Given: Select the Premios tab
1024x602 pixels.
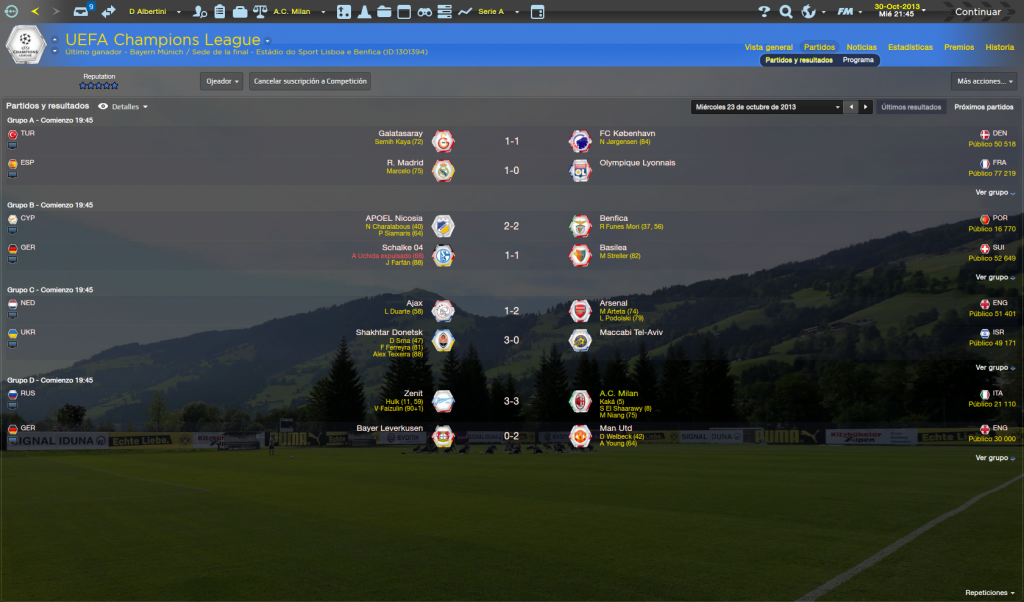Looking at the screenshot, I should click(x=958, y=47).
